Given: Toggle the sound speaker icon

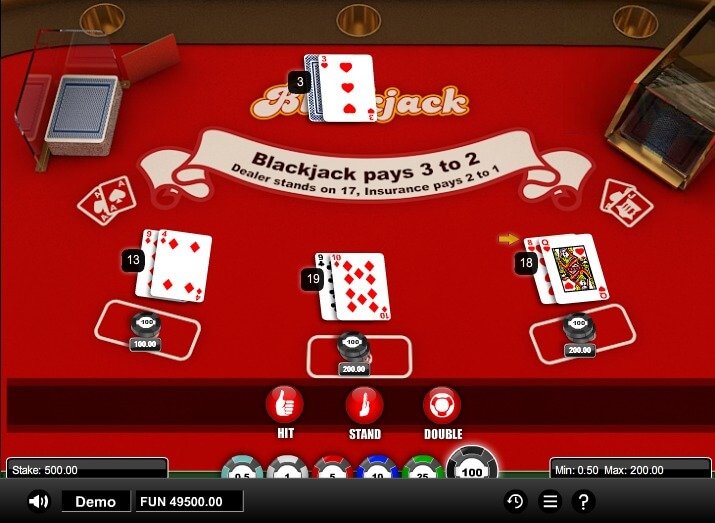Looking at the screenshot, I should click(x=39, y=501).
